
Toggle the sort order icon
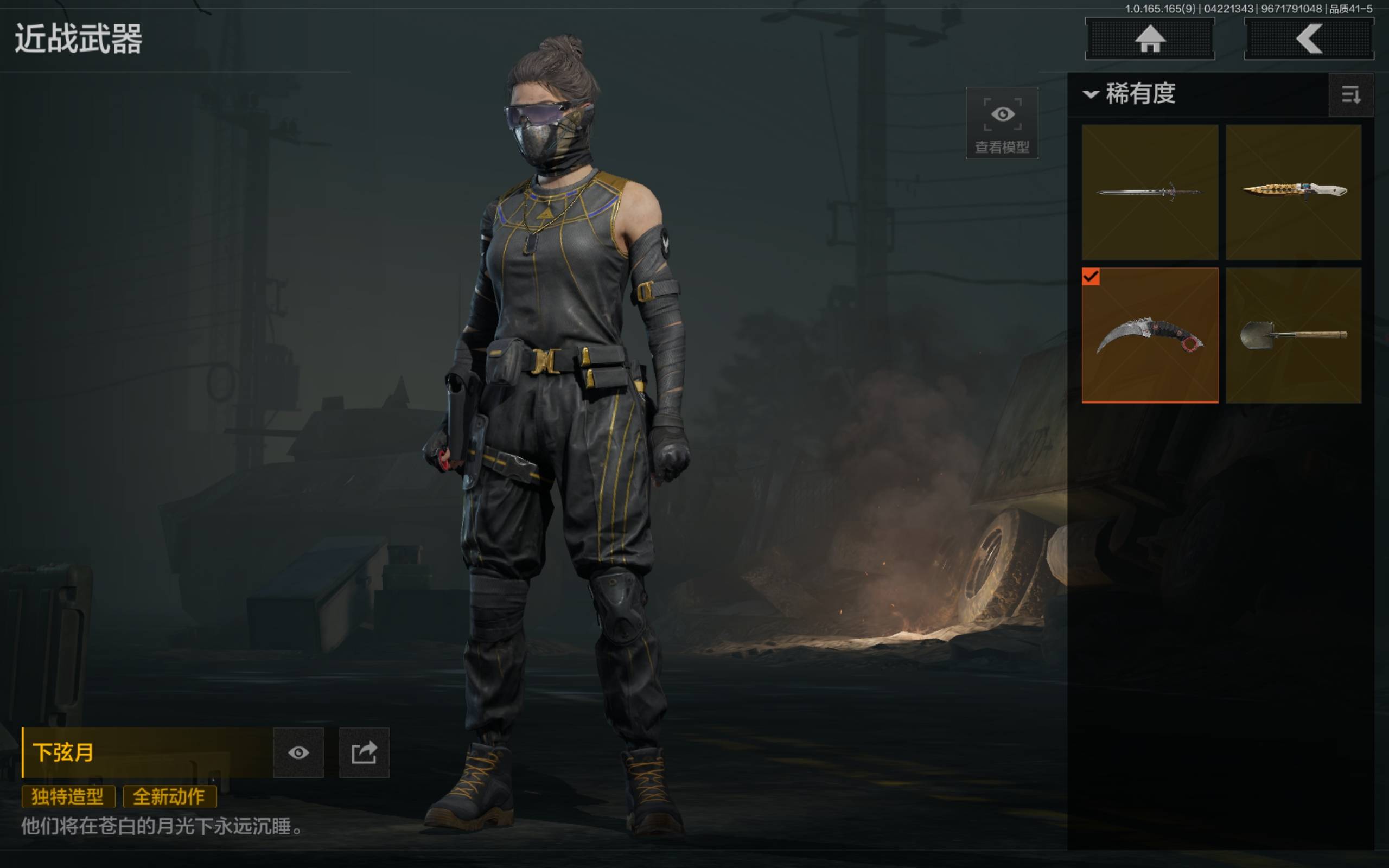coord(1350,95)
